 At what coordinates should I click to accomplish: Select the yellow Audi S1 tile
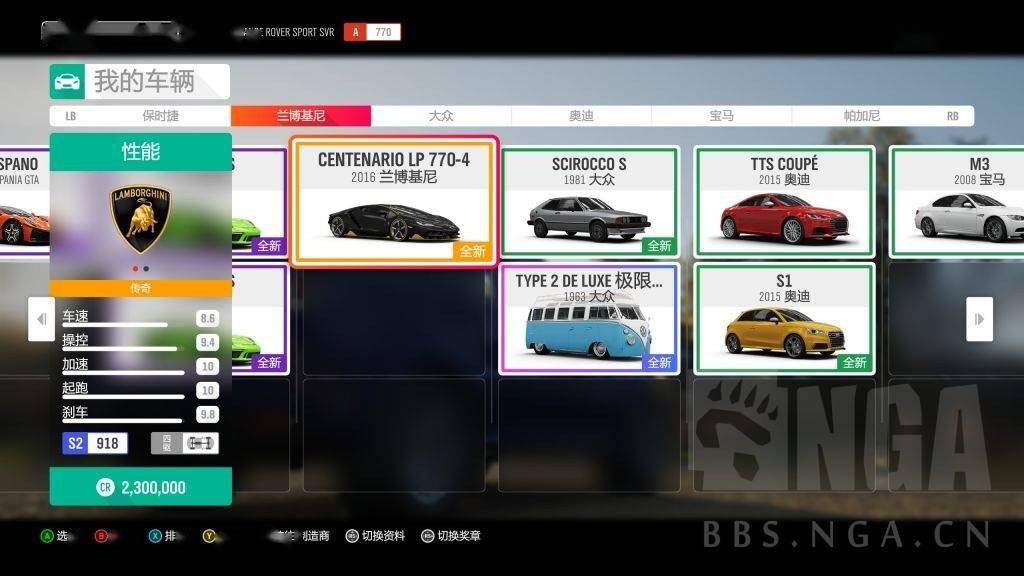click(x=784, y=318)
